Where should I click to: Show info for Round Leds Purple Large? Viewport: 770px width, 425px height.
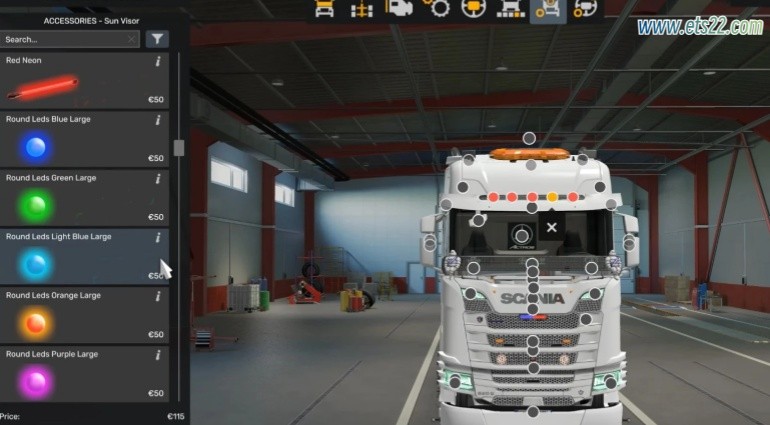tap(158, 355)
